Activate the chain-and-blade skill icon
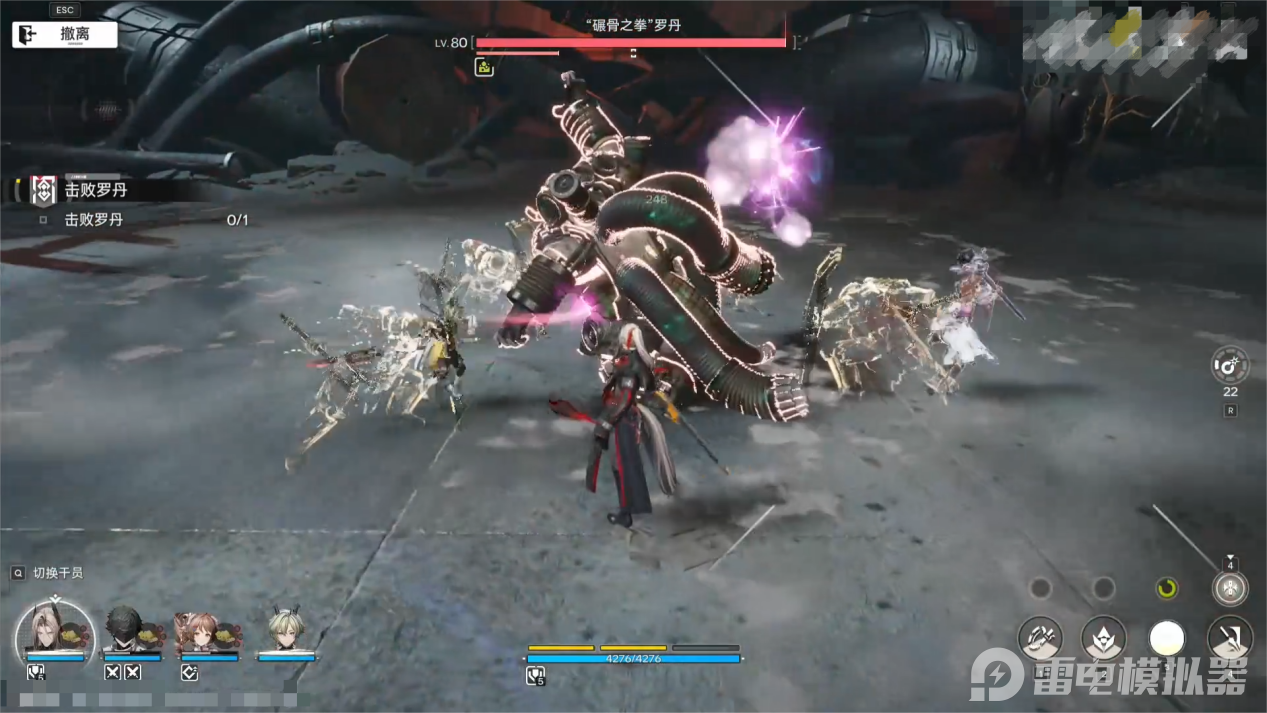1267x713 pixels. (x=1039, y=638)
